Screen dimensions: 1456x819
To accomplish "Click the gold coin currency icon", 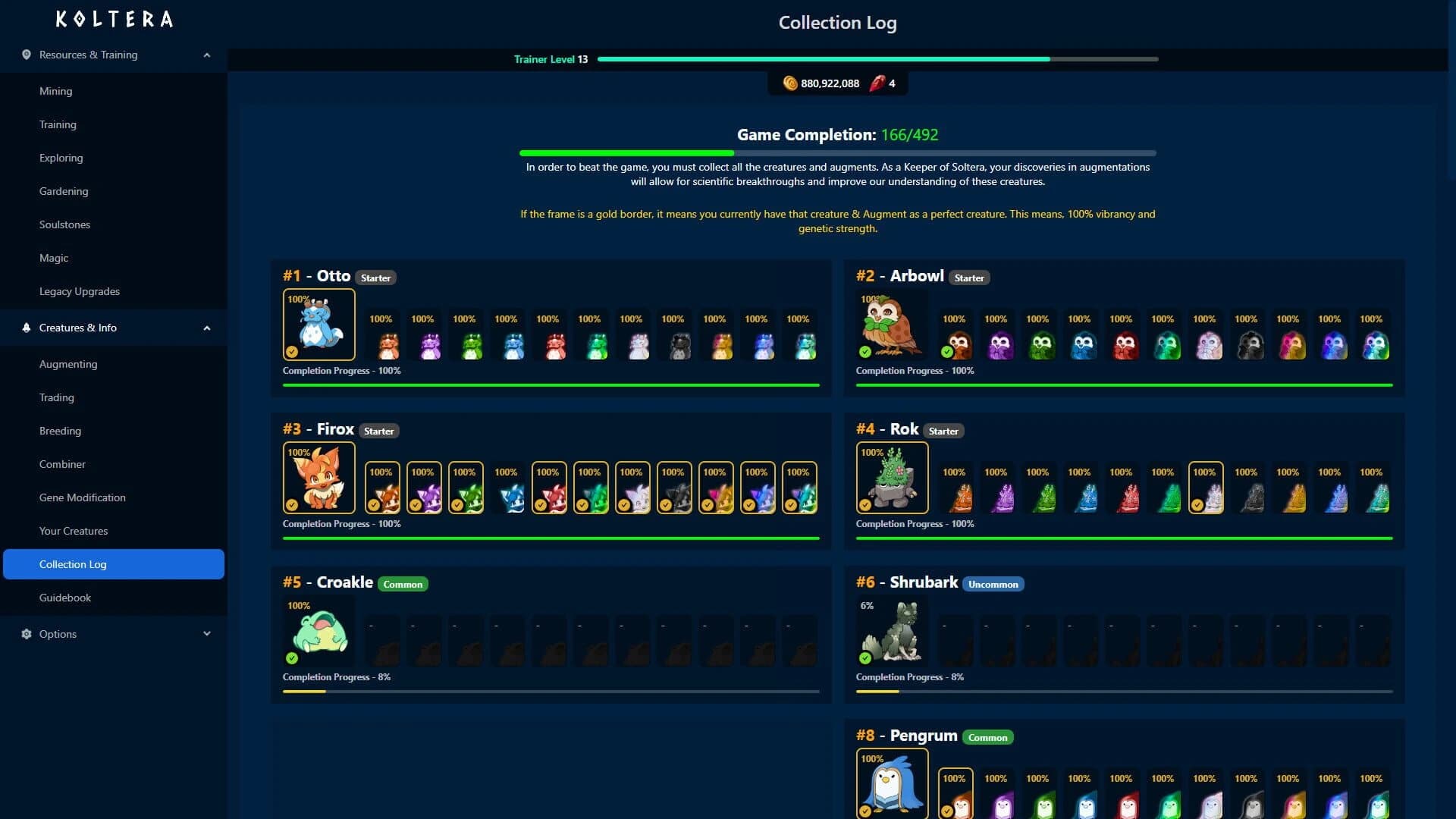I will (791, 83).
